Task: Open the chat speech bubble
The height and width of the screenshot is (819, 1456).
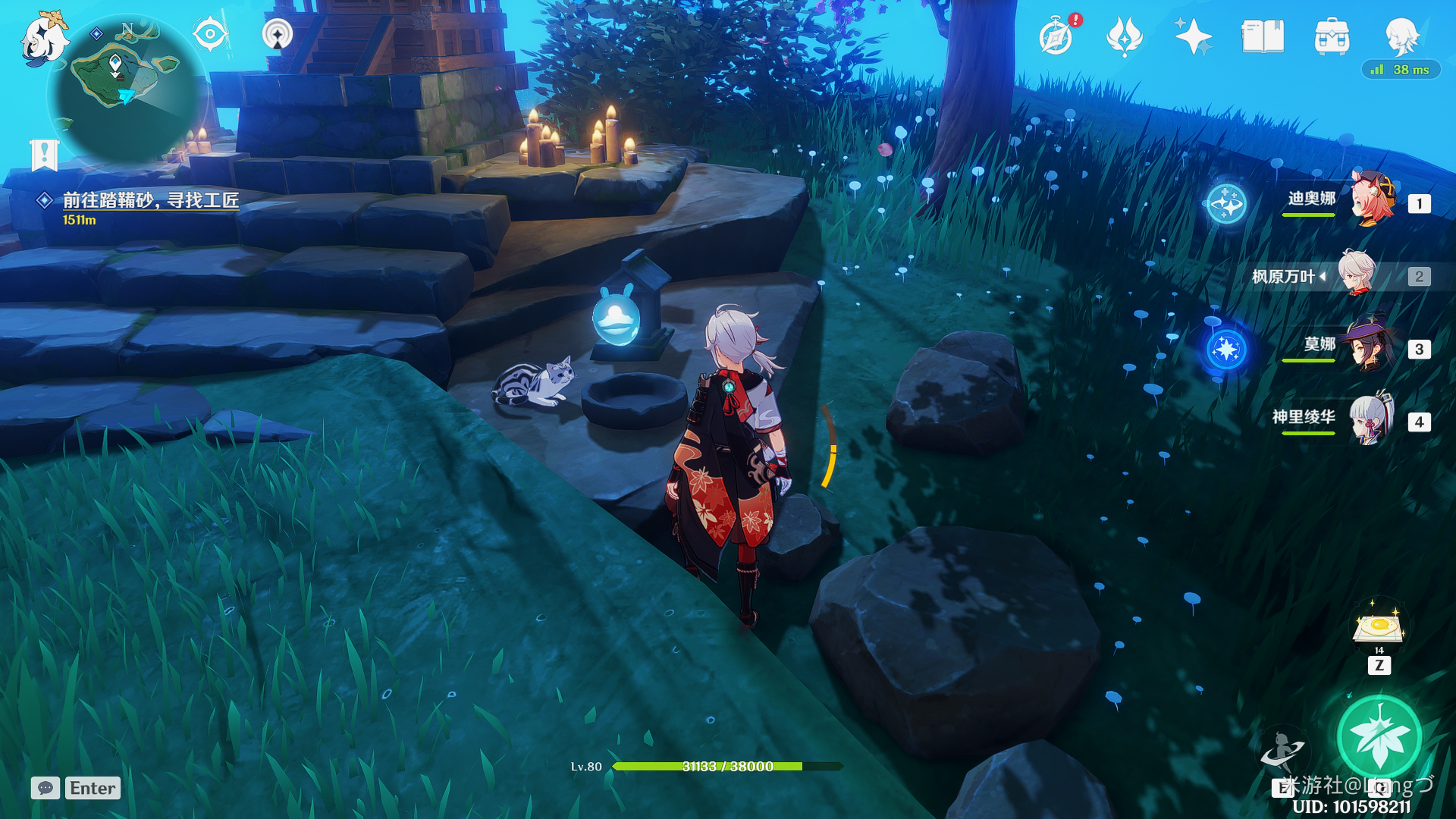Action: pos(45,788)
